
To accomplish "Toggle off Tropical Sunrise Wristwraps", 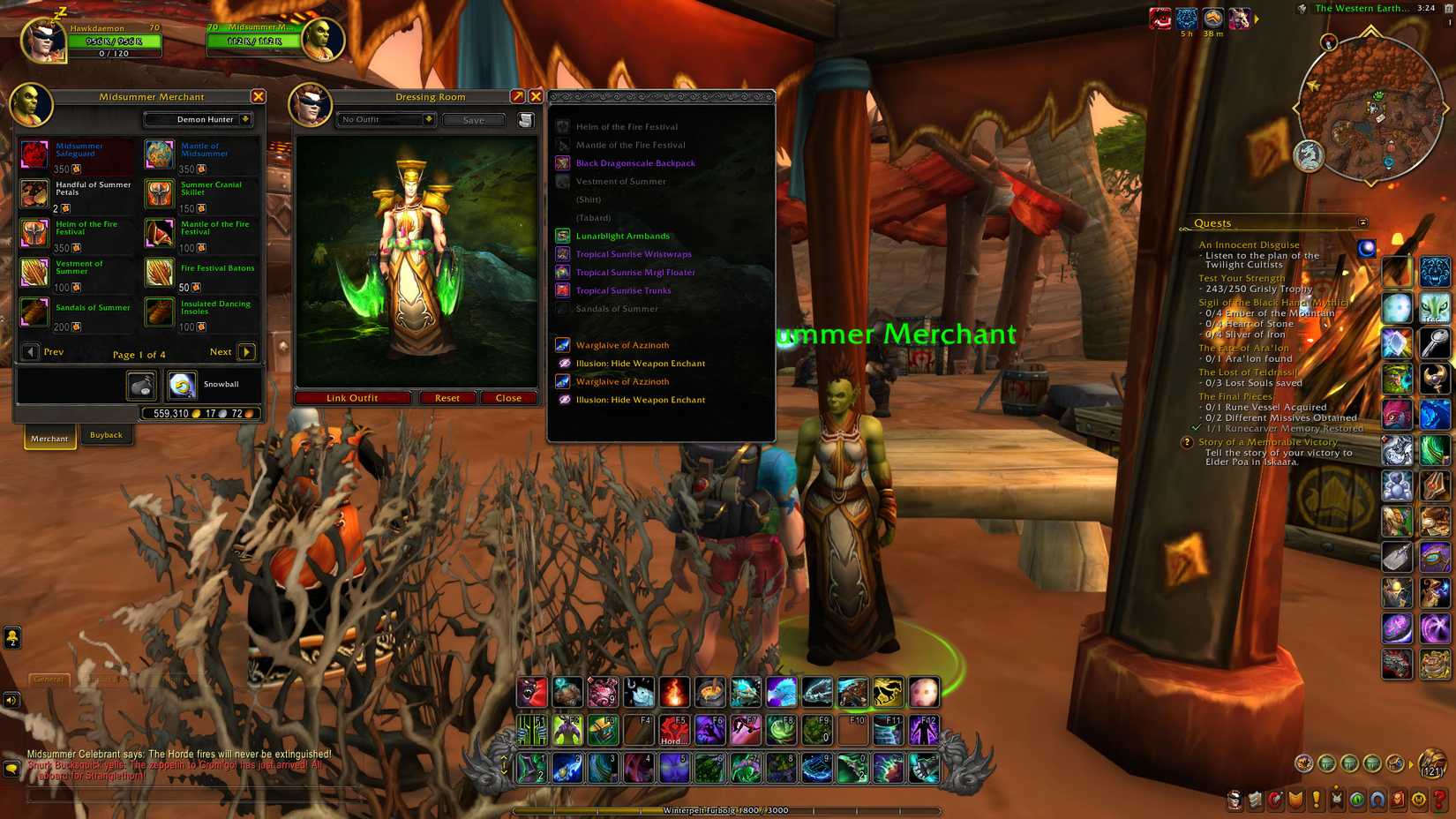I will tap(562, 253).
